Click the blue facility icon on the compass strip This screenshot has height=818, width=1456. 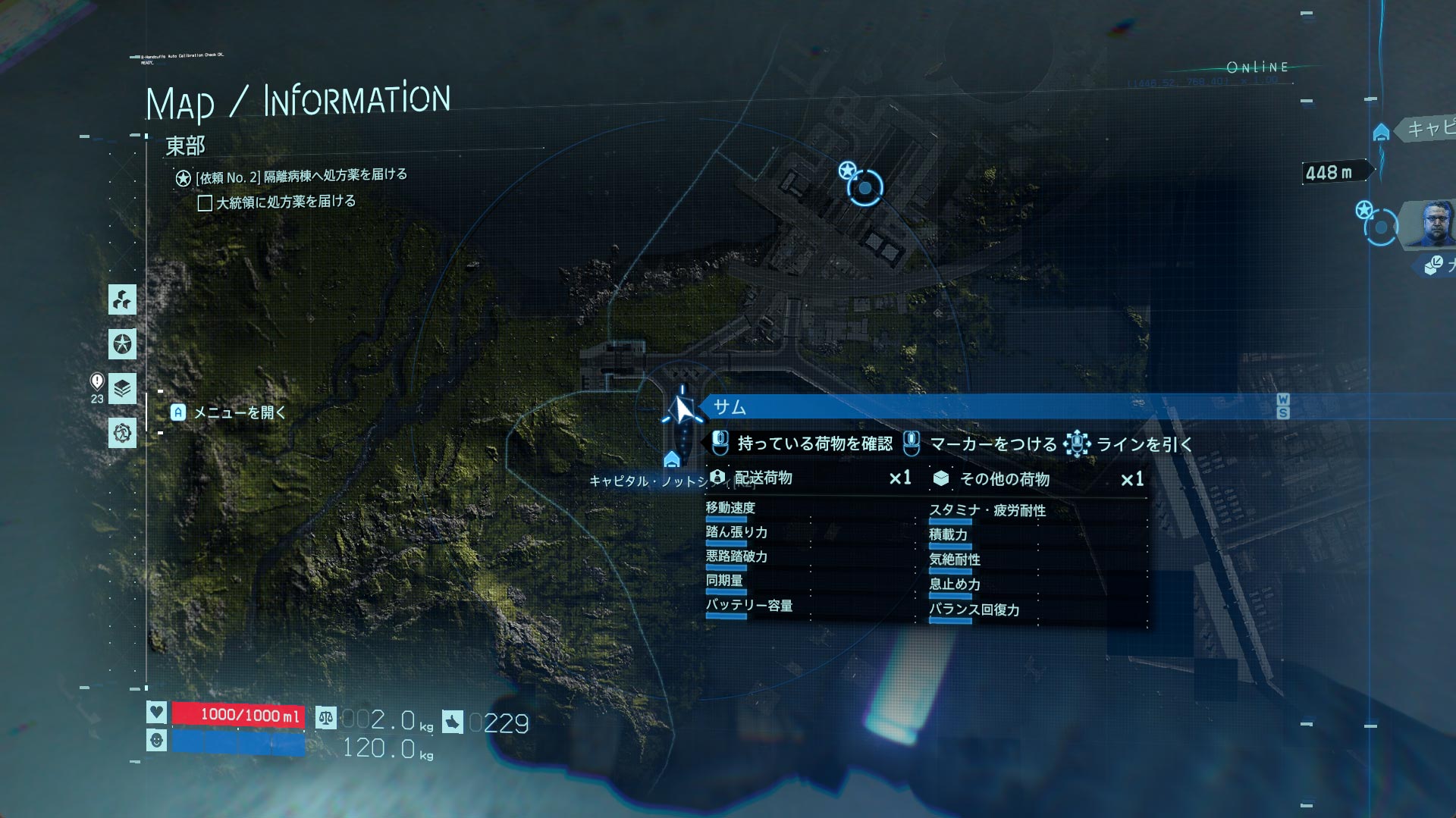click(x=1381, y=133)
